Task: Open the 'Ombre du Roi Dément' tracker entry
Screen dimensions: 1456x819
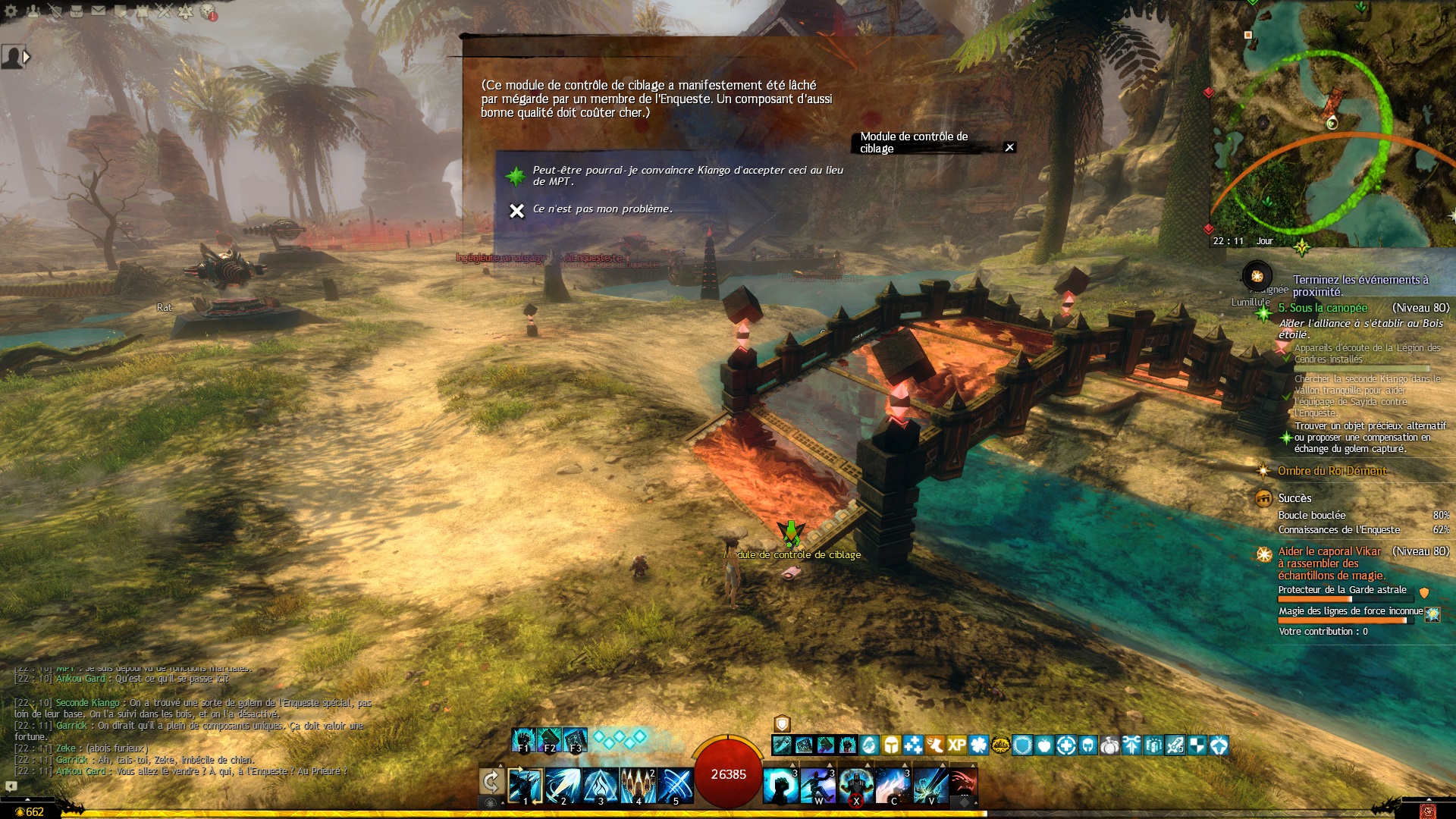Action: [x=1332, y=471]
